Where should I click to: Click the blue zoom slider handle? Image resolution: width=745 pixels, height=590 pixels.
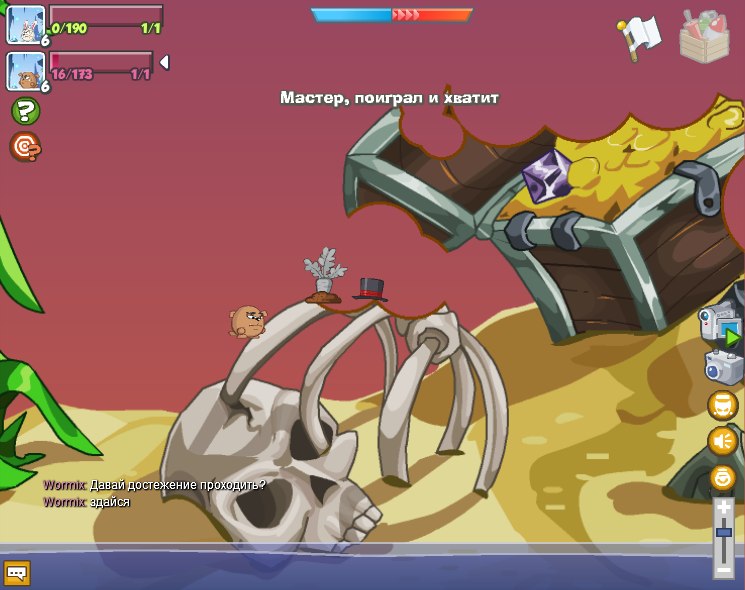pyautogui.click(x=724, y=534)
